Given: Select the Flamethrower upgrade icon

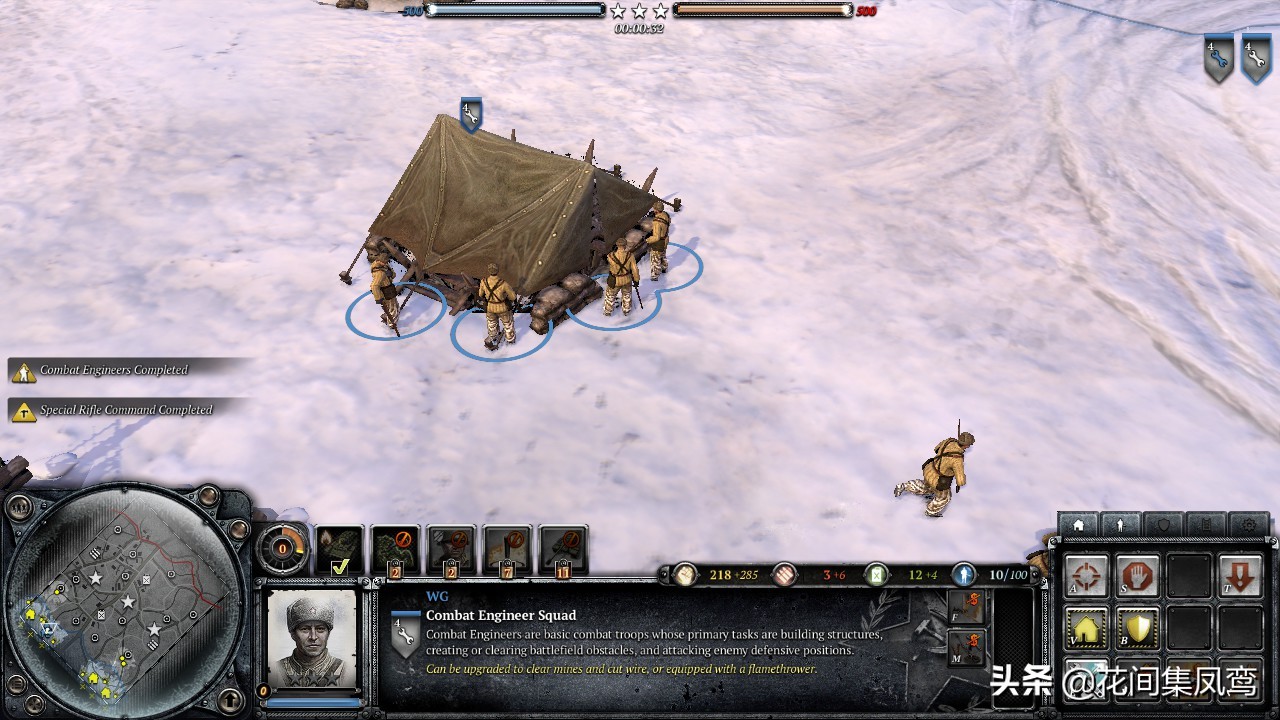Looking at the screenshot, I should [966, 605].
